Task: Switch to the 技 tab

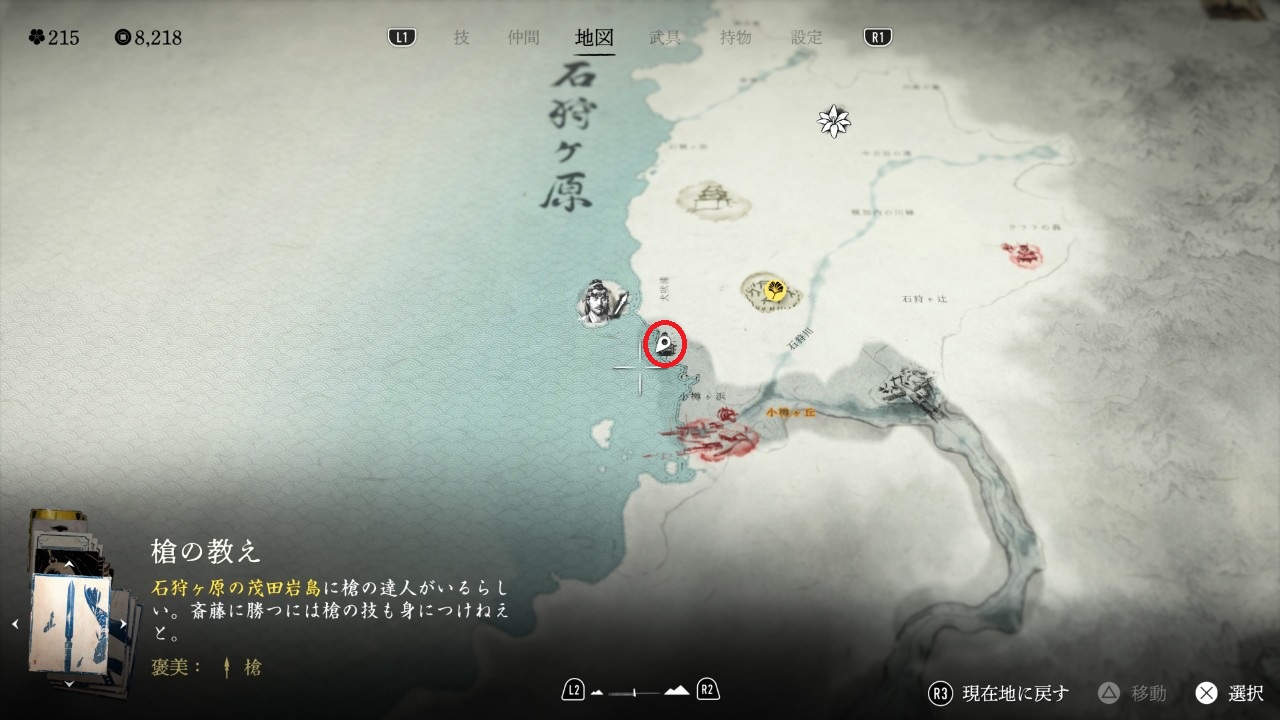Action: 461,38
